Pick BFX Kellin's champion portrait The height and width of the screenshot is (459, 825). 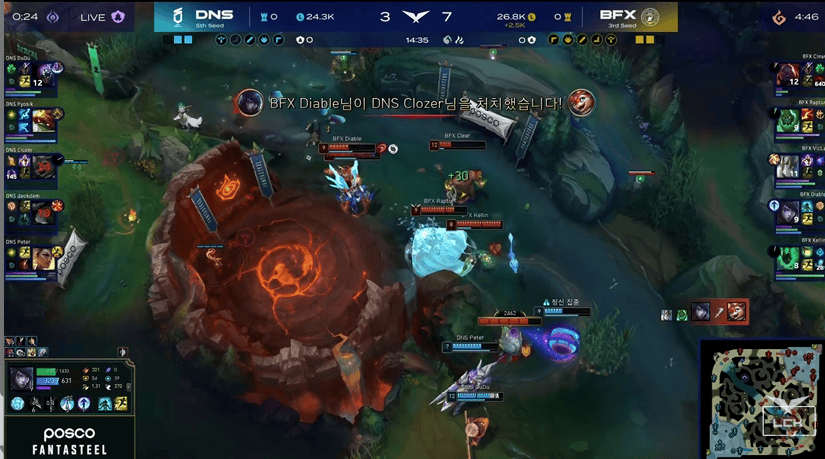(x=785, y=258)
